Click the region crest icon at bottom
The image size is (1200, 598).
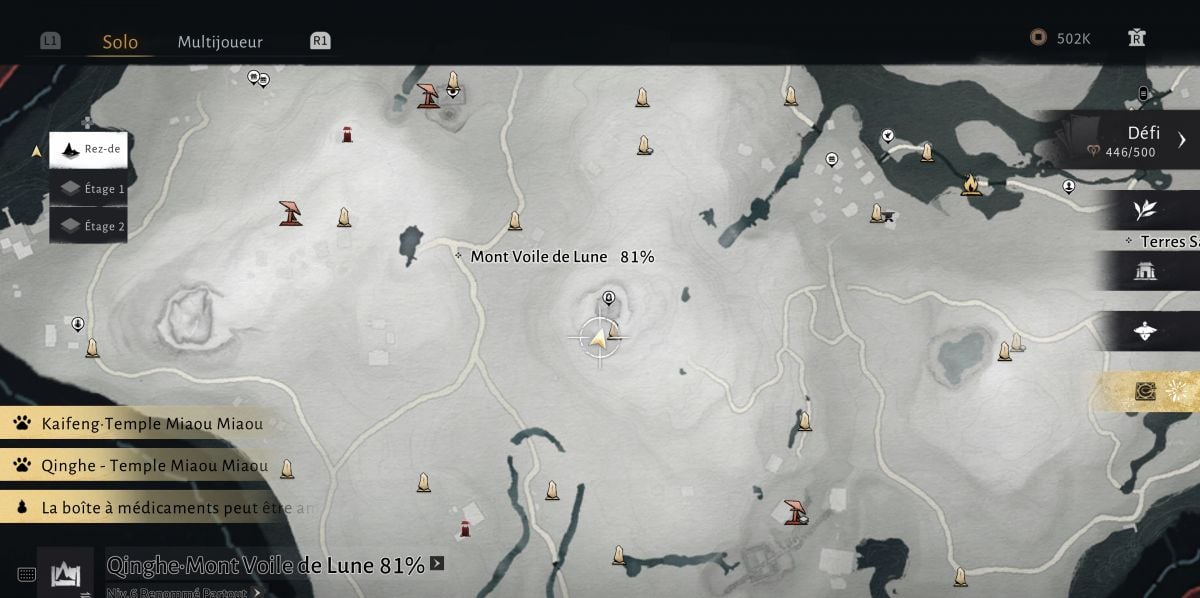[x=65, y=573]
